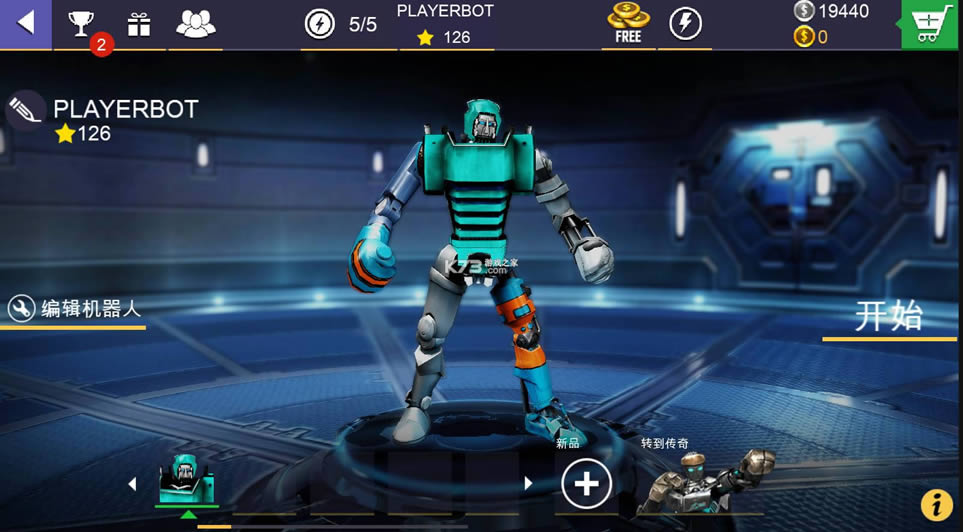Open the friends group icon
The image size is (963, 532).
click(195, 24)
